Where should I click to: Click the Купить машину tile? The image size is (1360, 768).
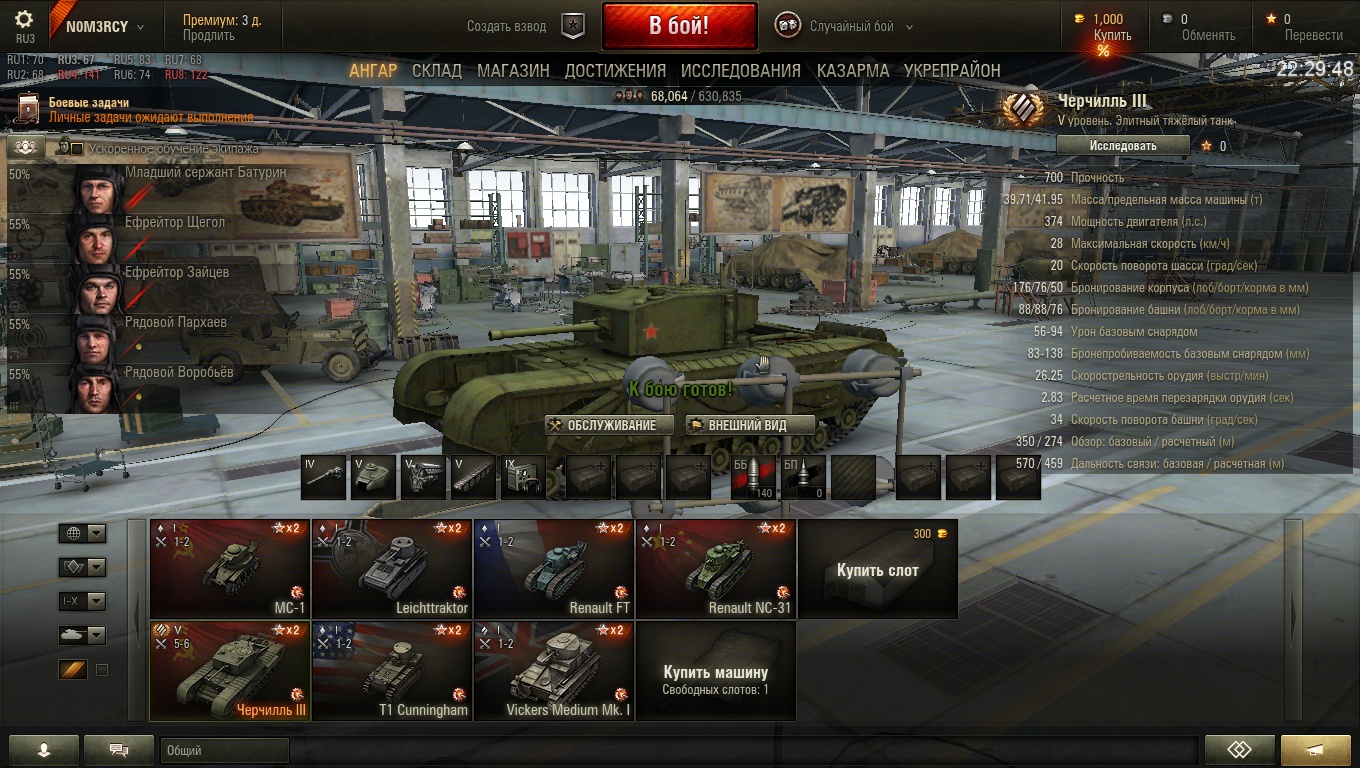(x=716, y=671)
